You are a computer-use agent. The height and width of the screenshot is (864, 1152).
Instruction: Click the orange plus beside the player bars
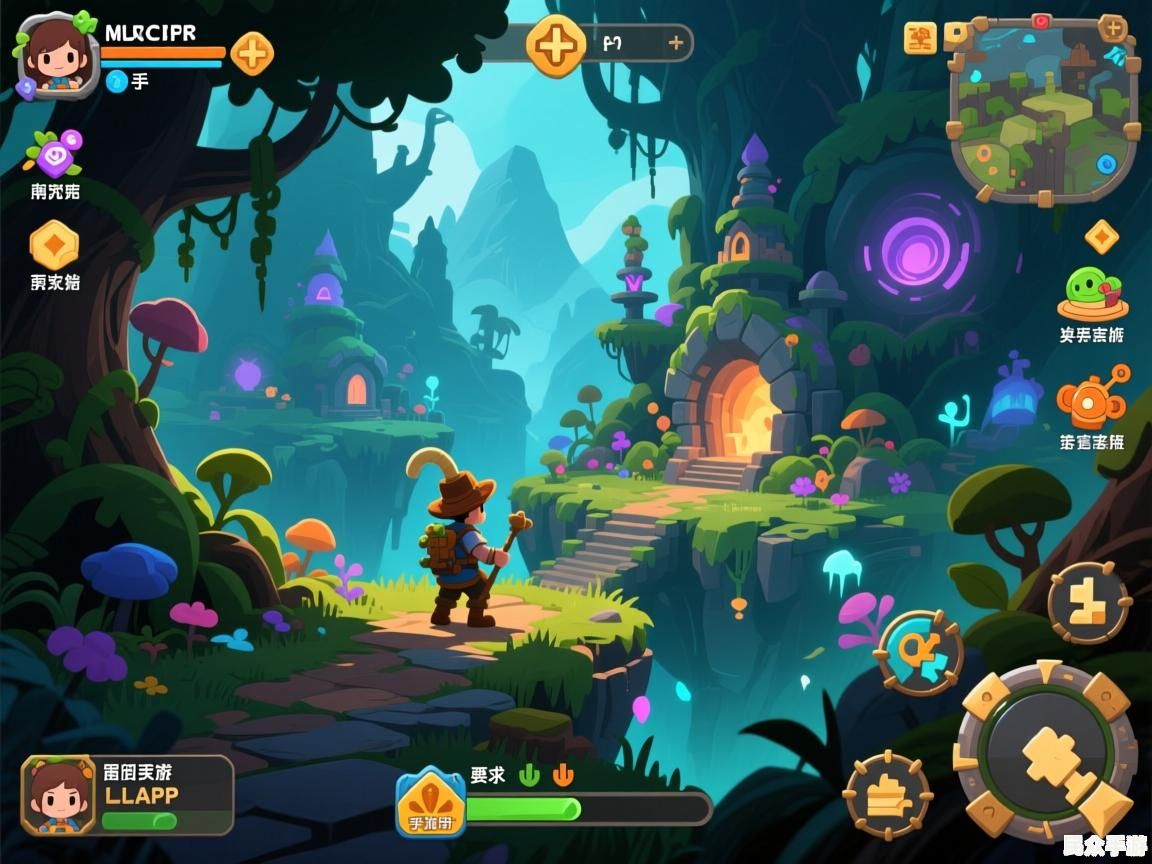tap(252, 53)
